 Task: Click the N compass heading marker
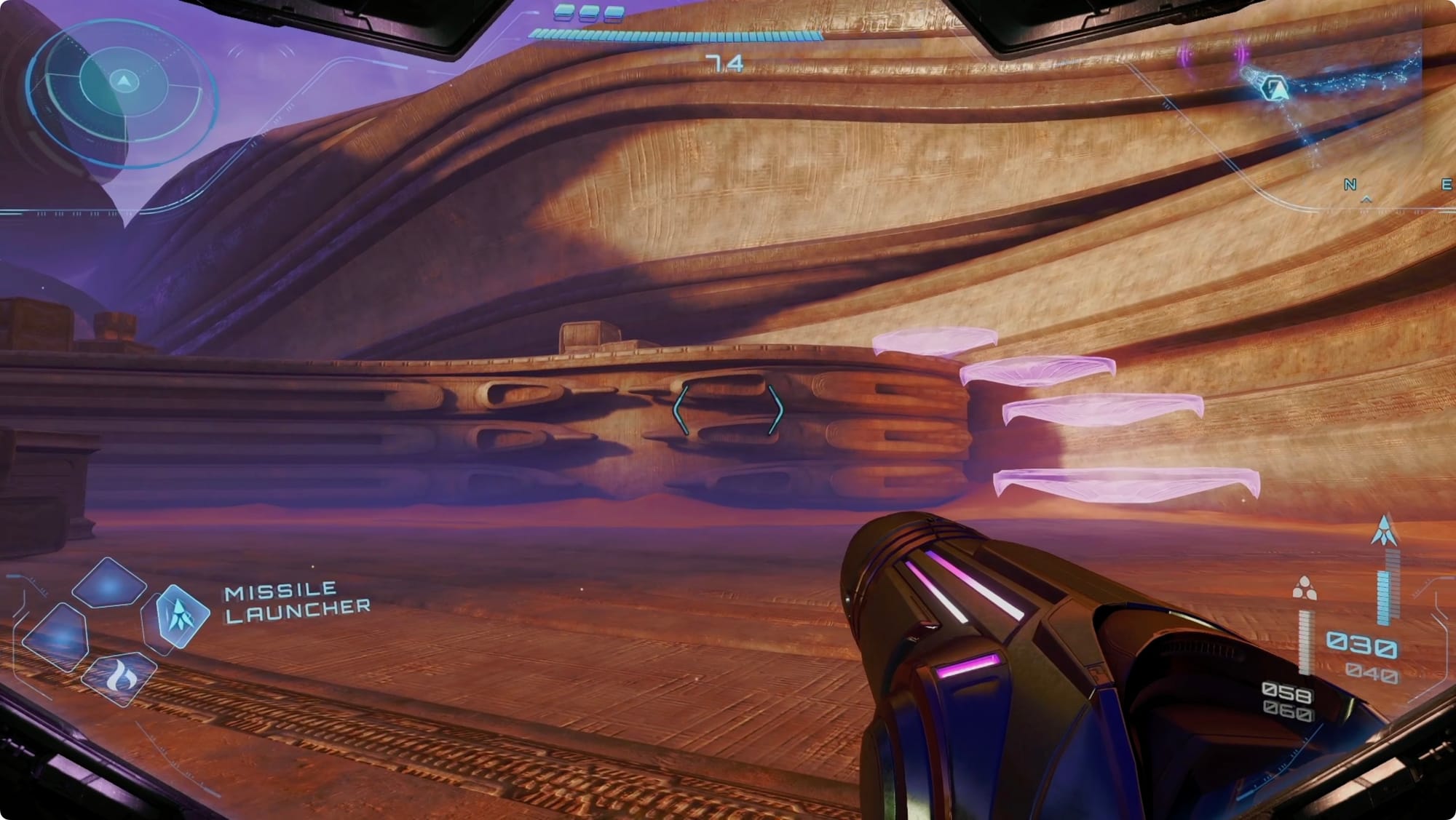1350,185
